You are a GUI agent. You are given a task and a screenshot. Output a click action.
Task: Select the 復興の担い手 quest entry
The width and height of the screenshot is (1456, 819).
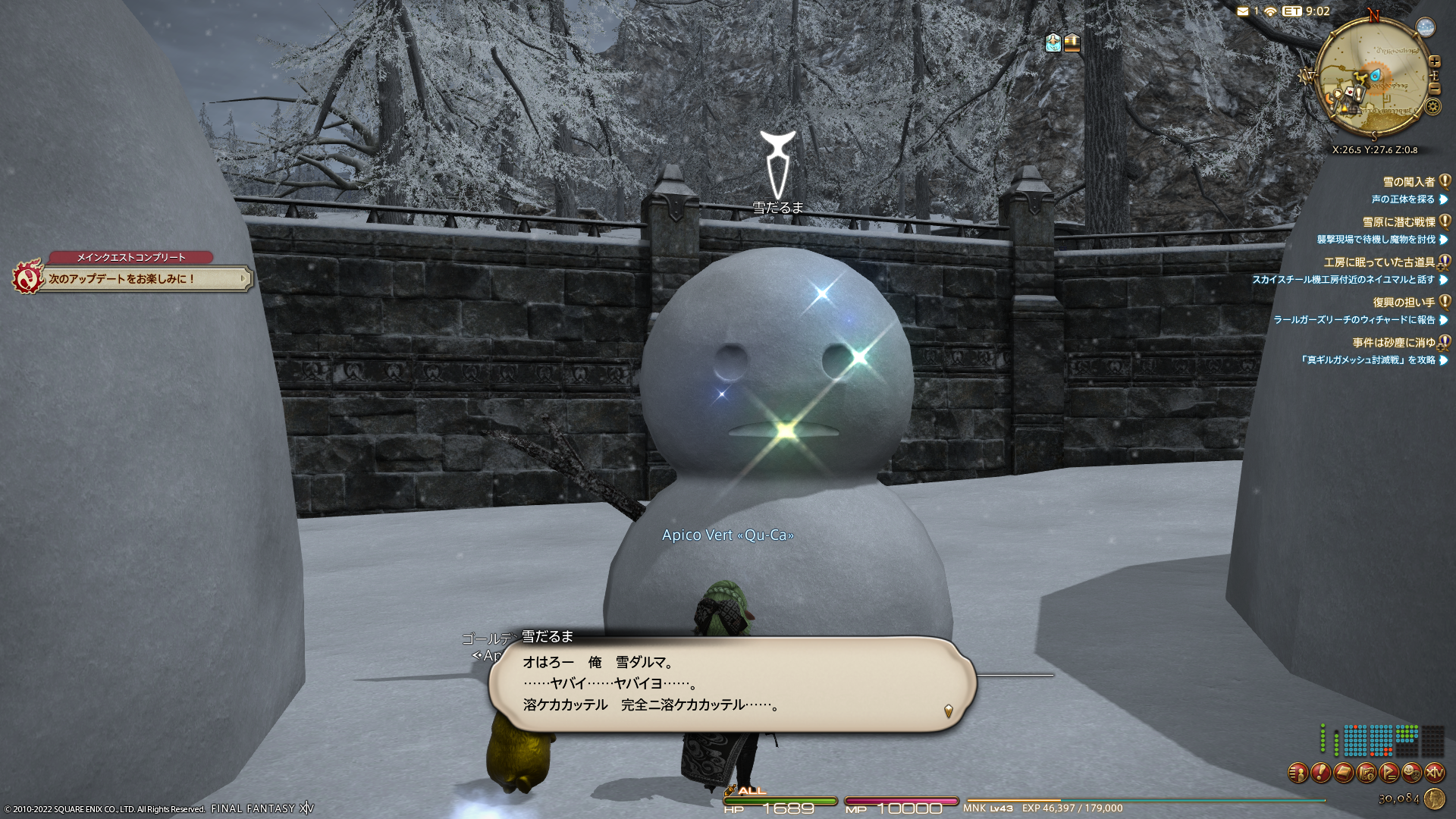coord(1403,303)
